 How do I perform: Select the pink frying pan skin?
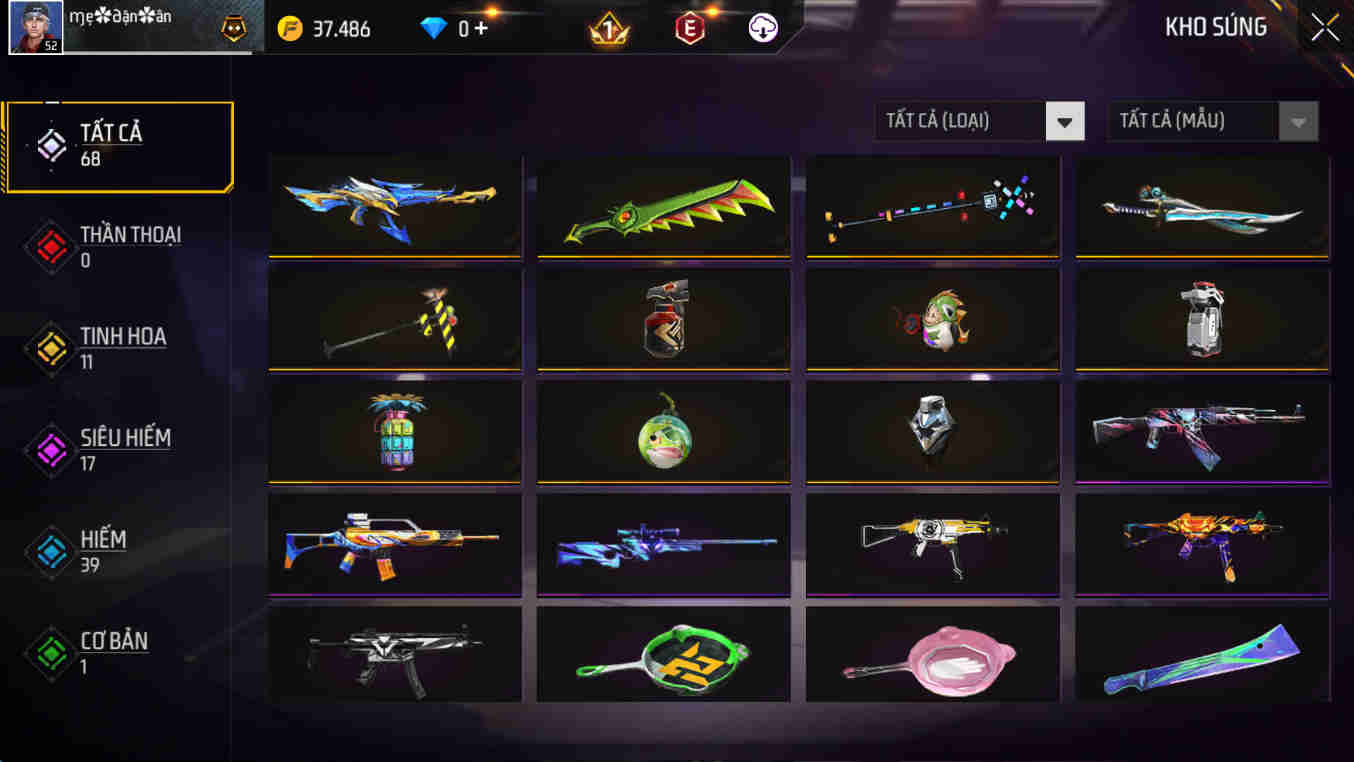932,655
